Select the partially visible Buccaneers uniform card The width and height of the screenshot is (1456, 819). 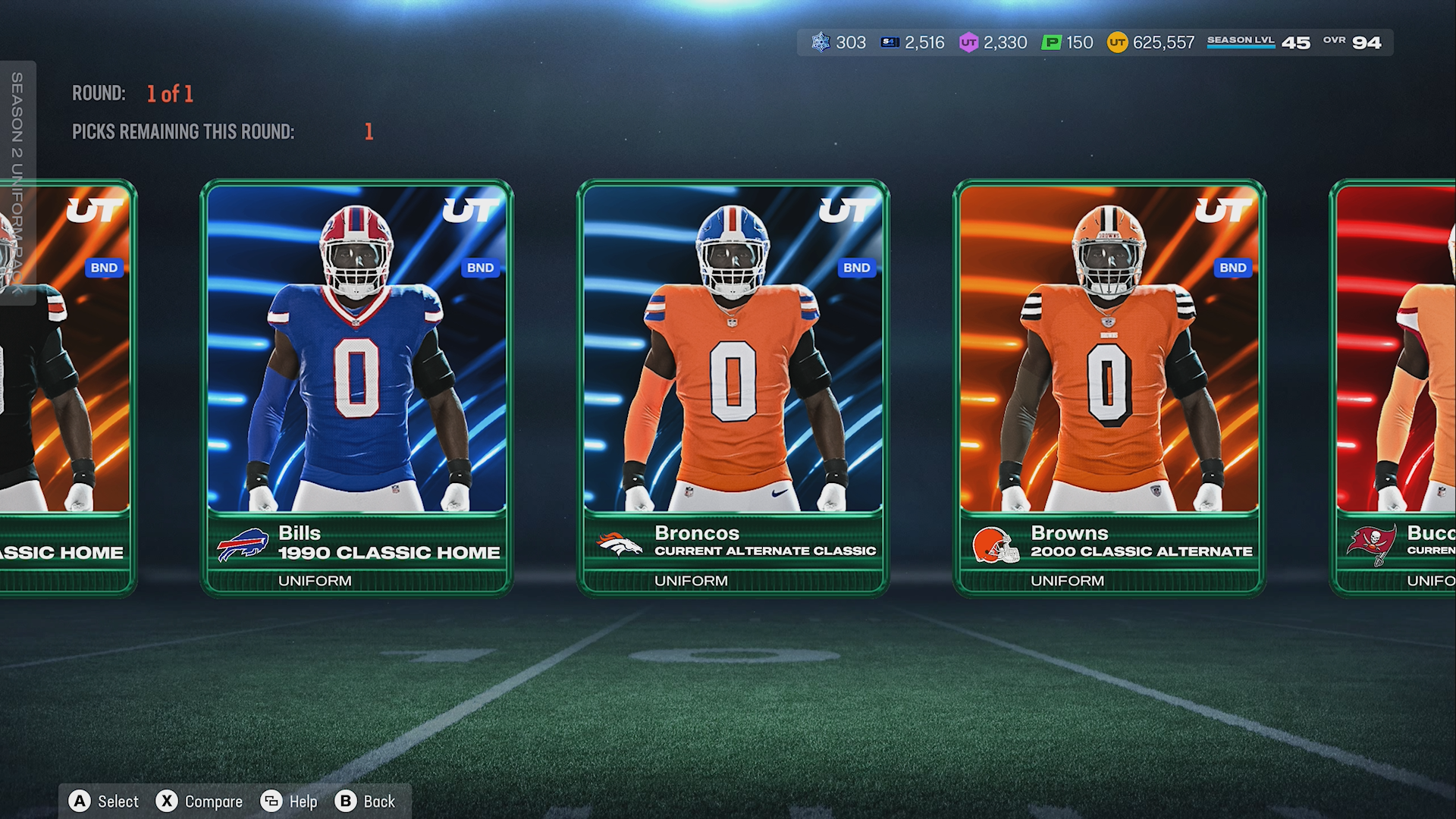point(1395,387)
